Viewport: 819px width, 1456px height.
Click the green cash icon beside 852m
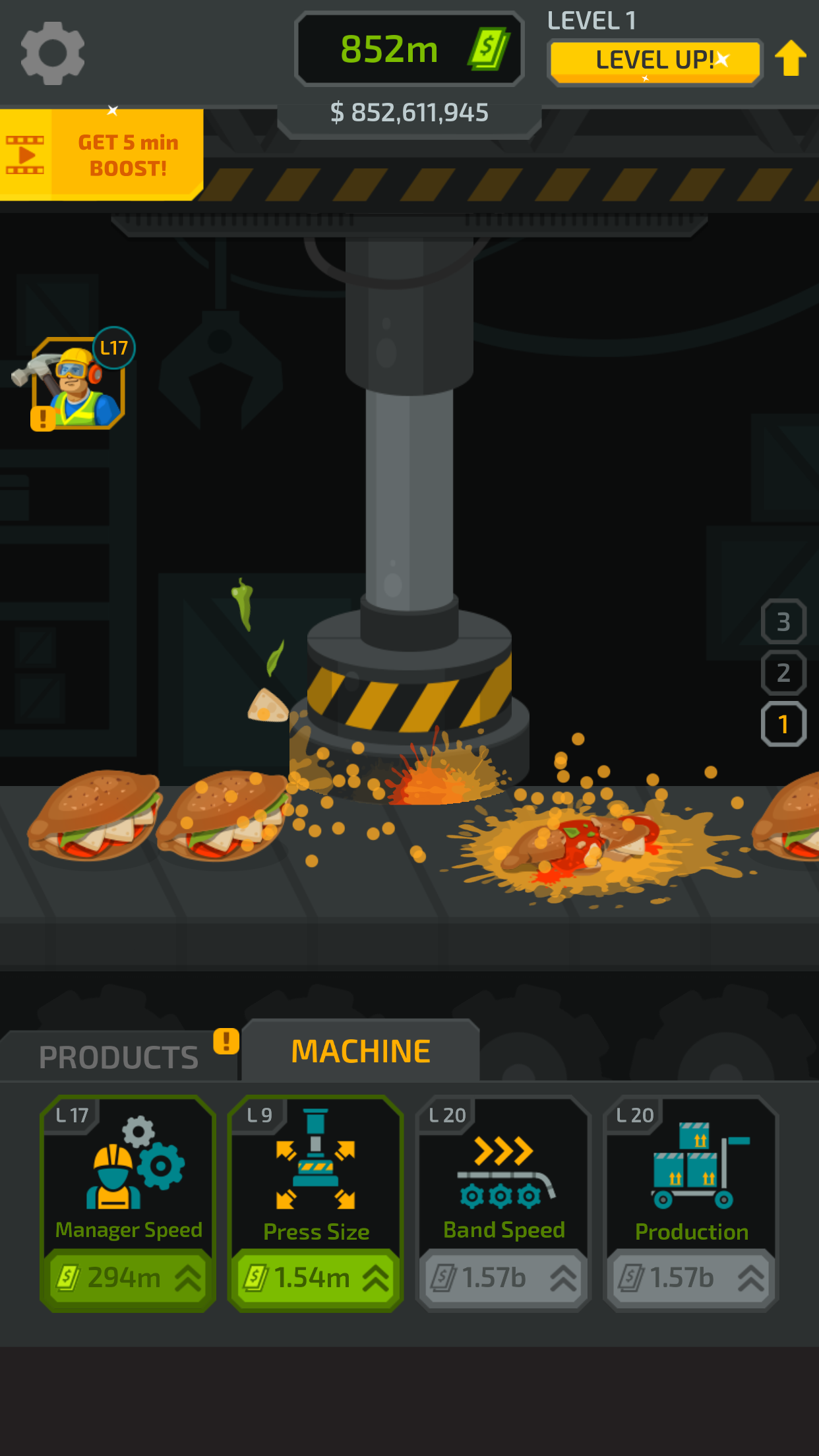(489, 49)
